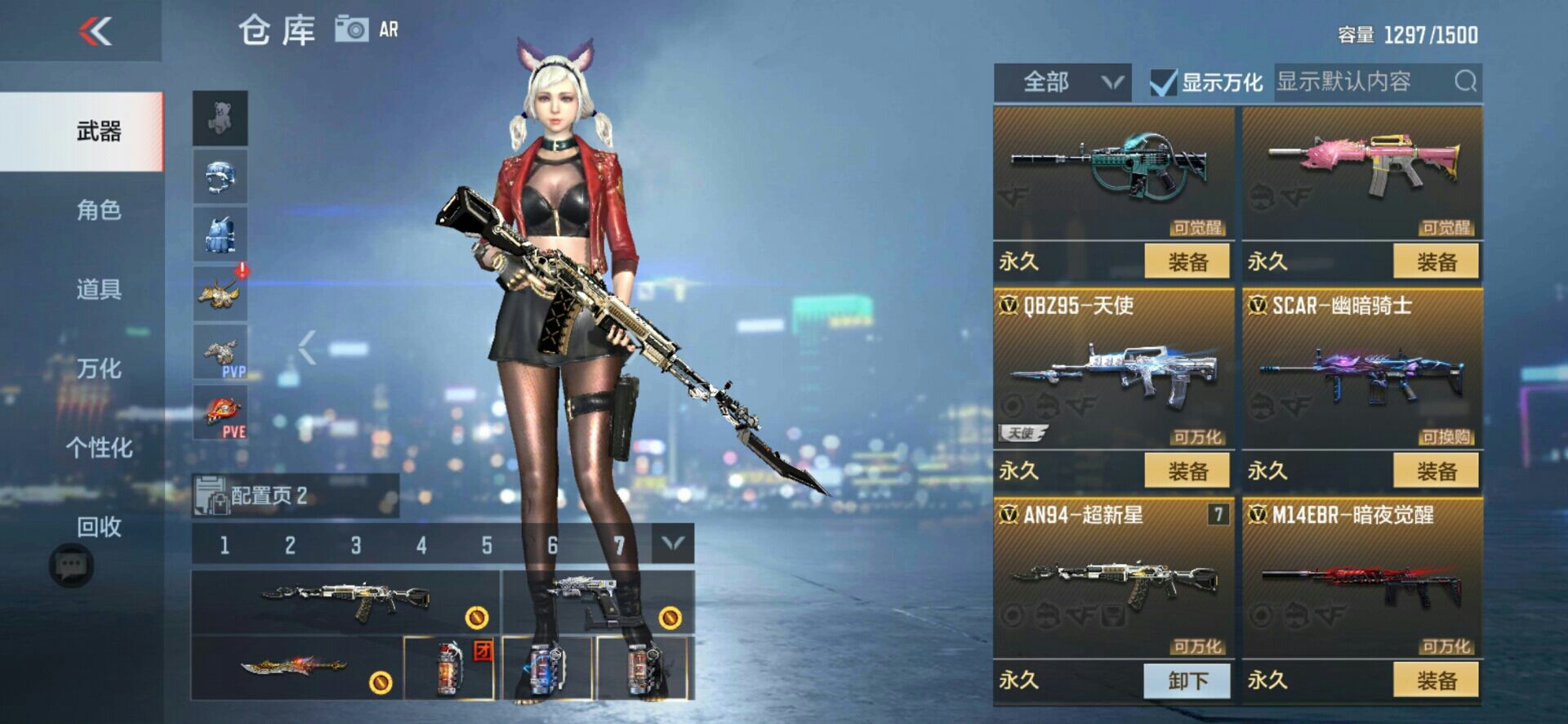
Task: Switch to the 角色 tab
Action: [99, 210]
